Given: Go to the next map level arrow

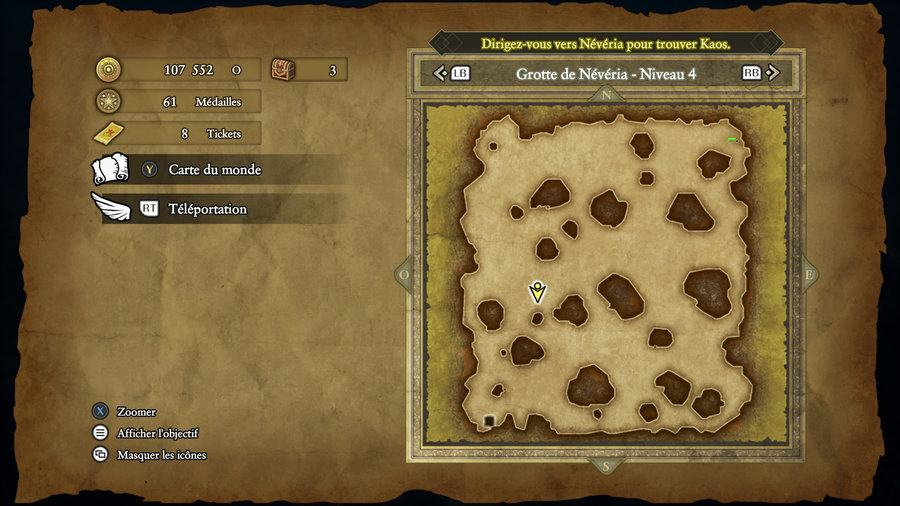Looking at the screenshot, I should 776,73.
